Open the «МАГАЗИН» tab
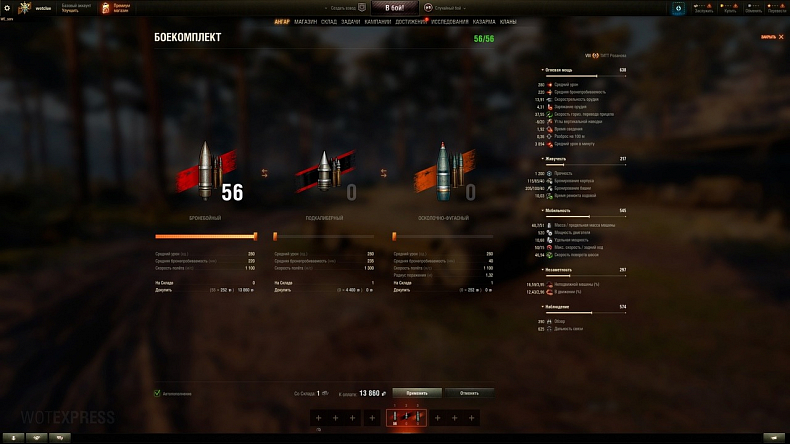Image resolution: width=790 pixels, height=444 pixels. click(x=306, y=20)
